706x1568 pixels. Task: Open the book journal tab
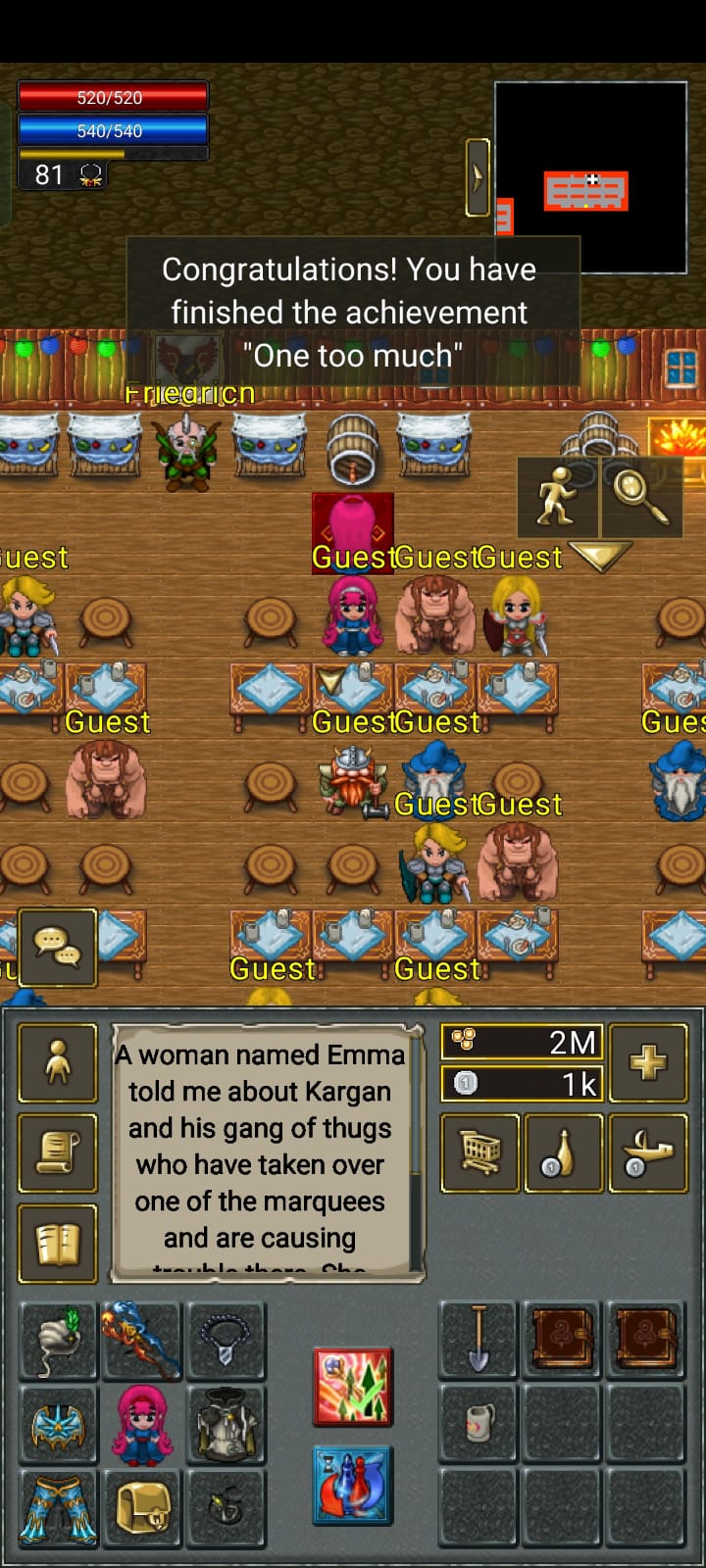click(58, 1244)
